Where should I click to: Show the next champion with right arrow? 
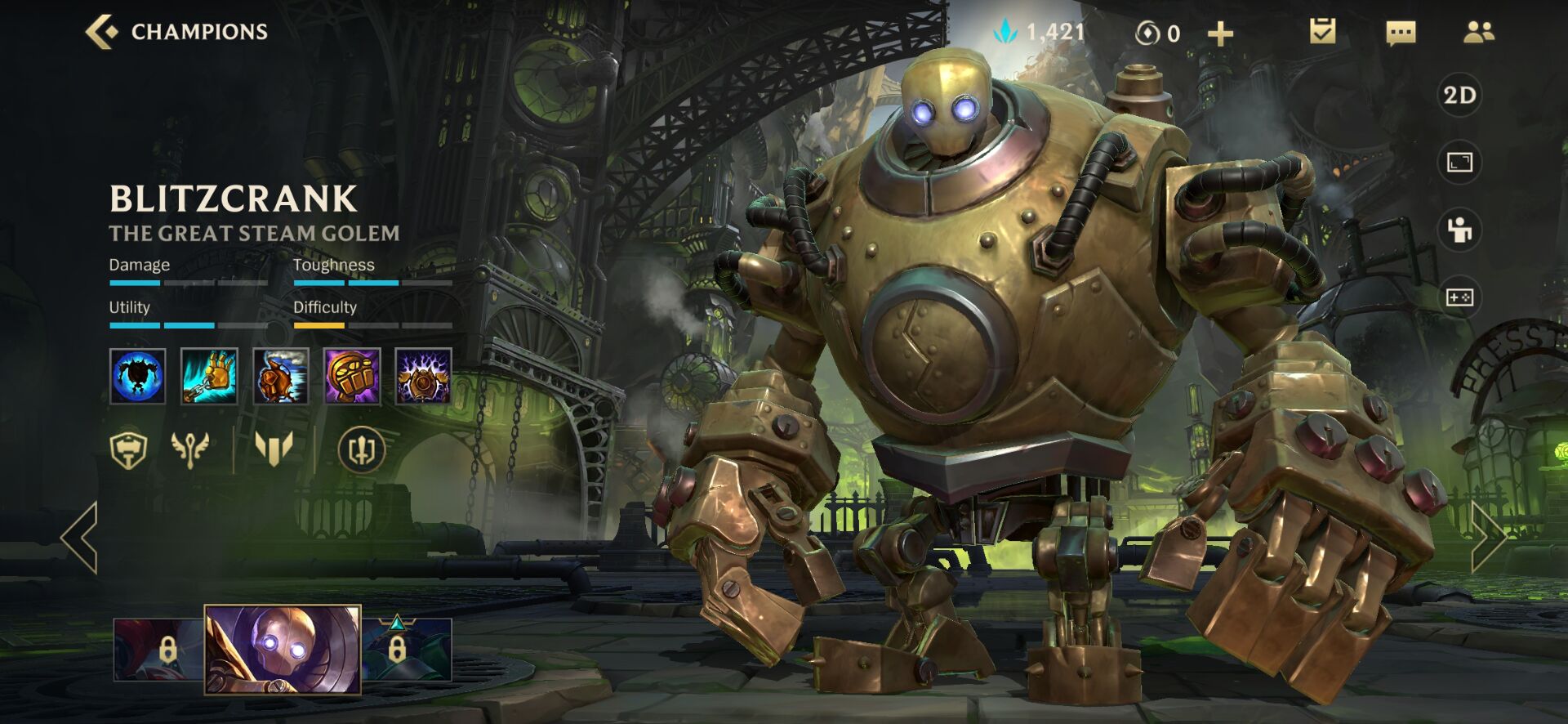[x=1488, y=537]
